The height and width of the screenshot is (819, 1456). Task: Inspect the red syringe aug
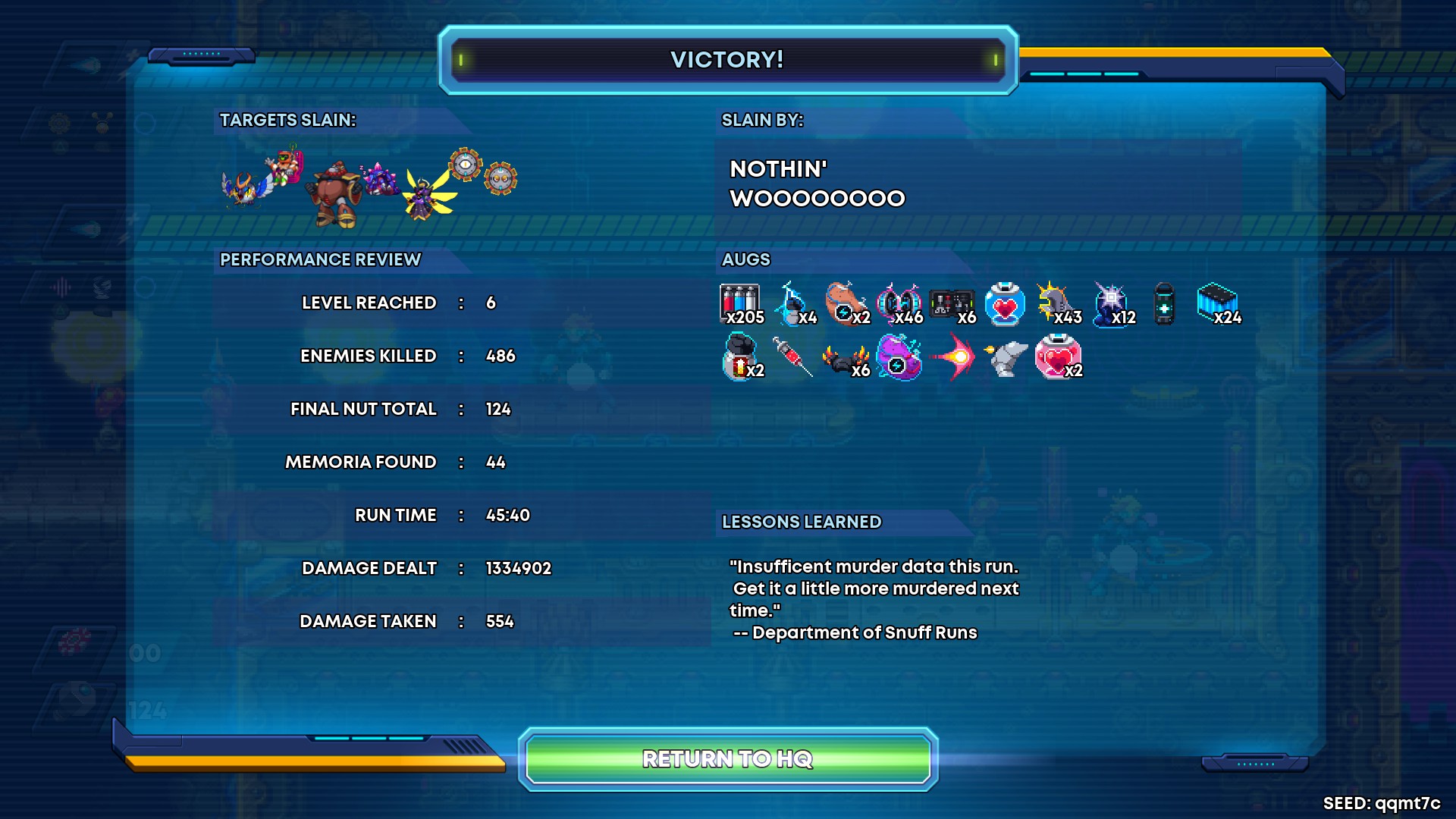tap(792, 356)
